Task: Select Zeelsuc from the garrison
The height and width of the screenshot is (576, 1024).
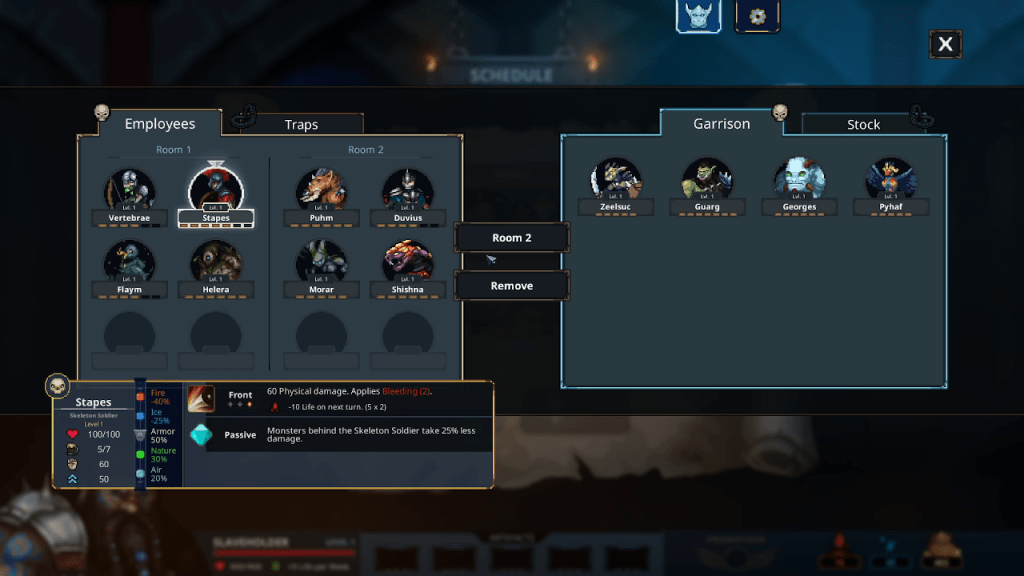Action: pos(616,180)
